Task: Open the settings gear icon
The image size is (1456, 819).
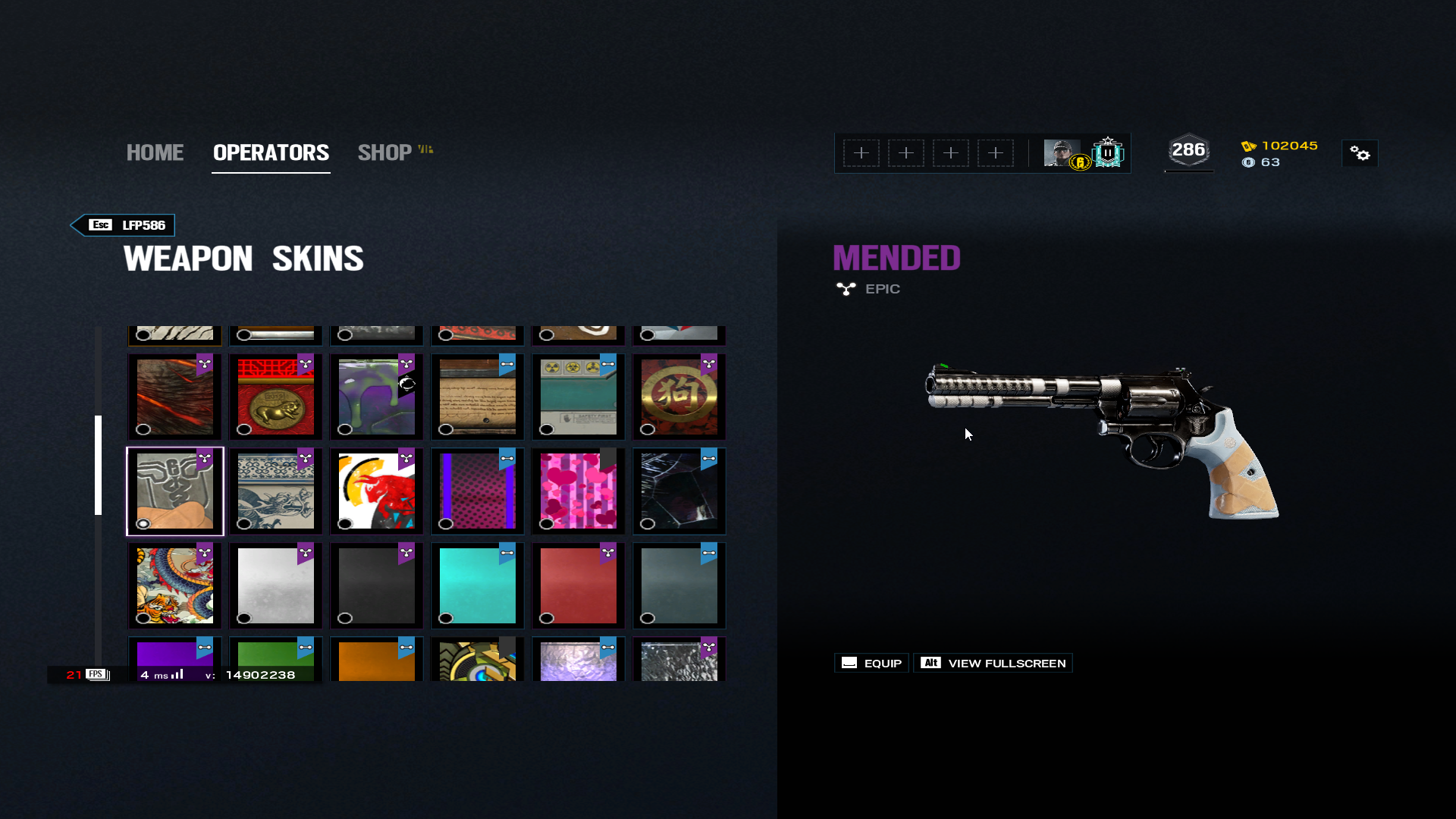Action: [1360, 154]
